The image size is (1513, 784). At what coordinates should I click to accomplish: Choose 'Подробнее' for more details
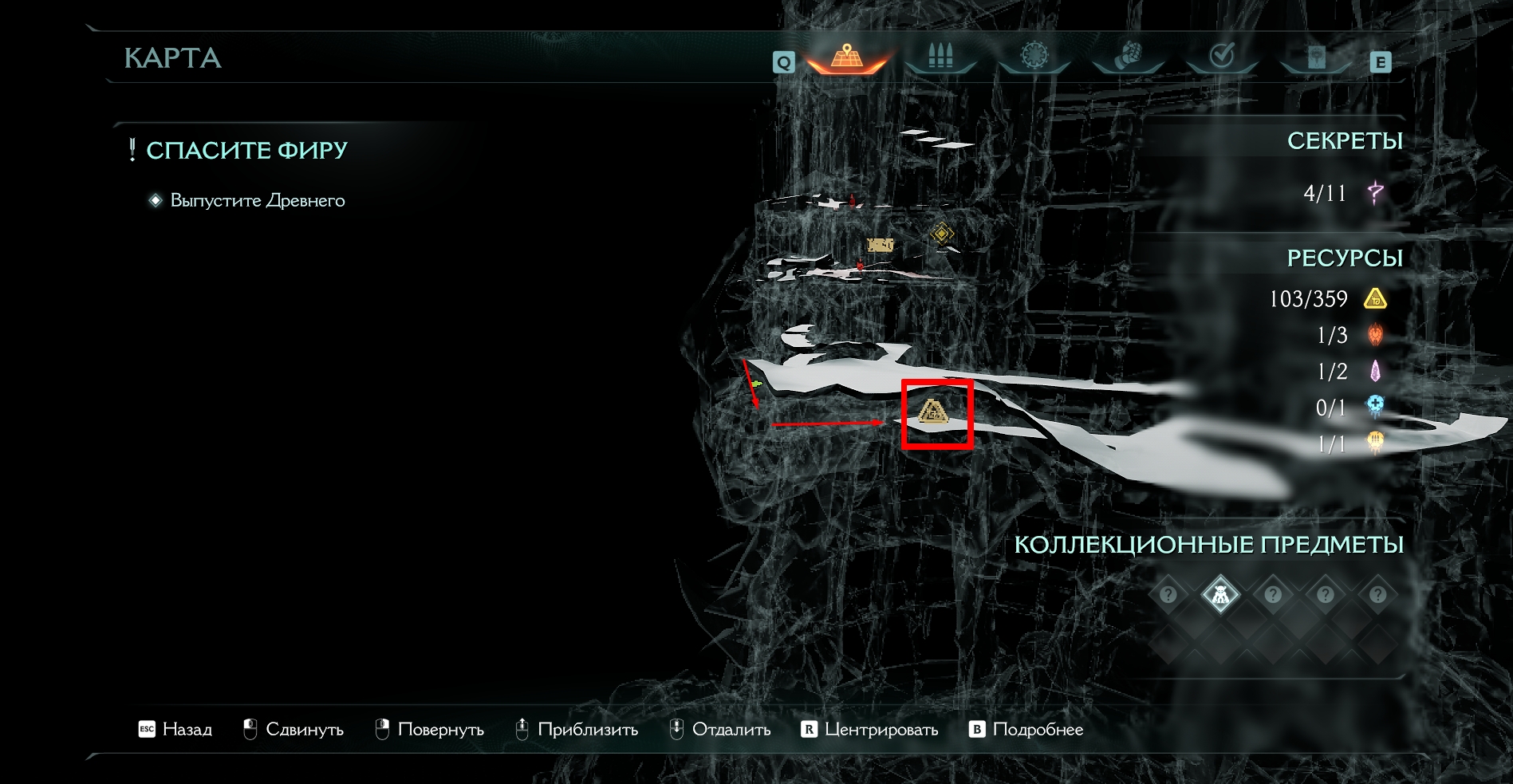tap(1026, 729)
